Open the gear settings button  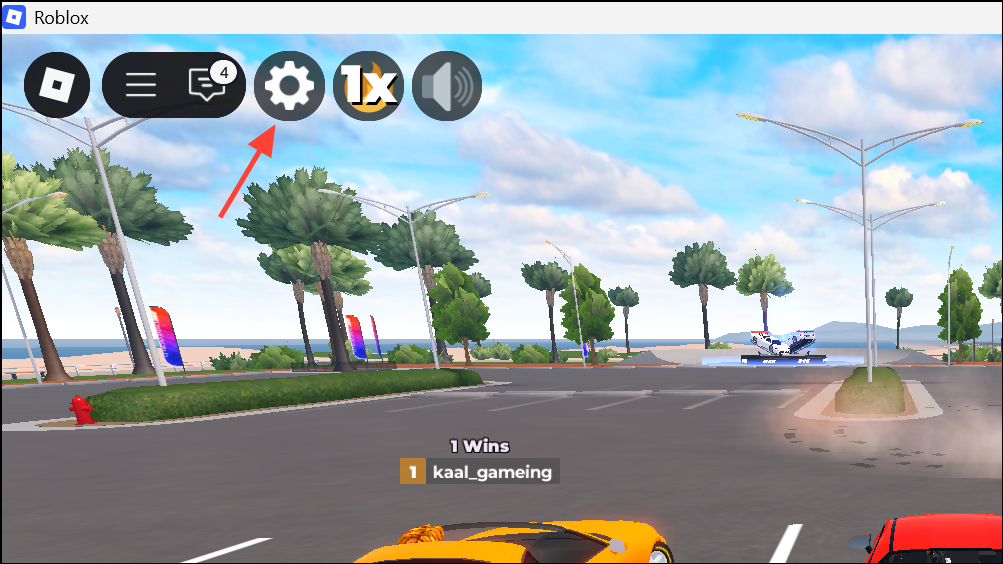coord(290,85)
